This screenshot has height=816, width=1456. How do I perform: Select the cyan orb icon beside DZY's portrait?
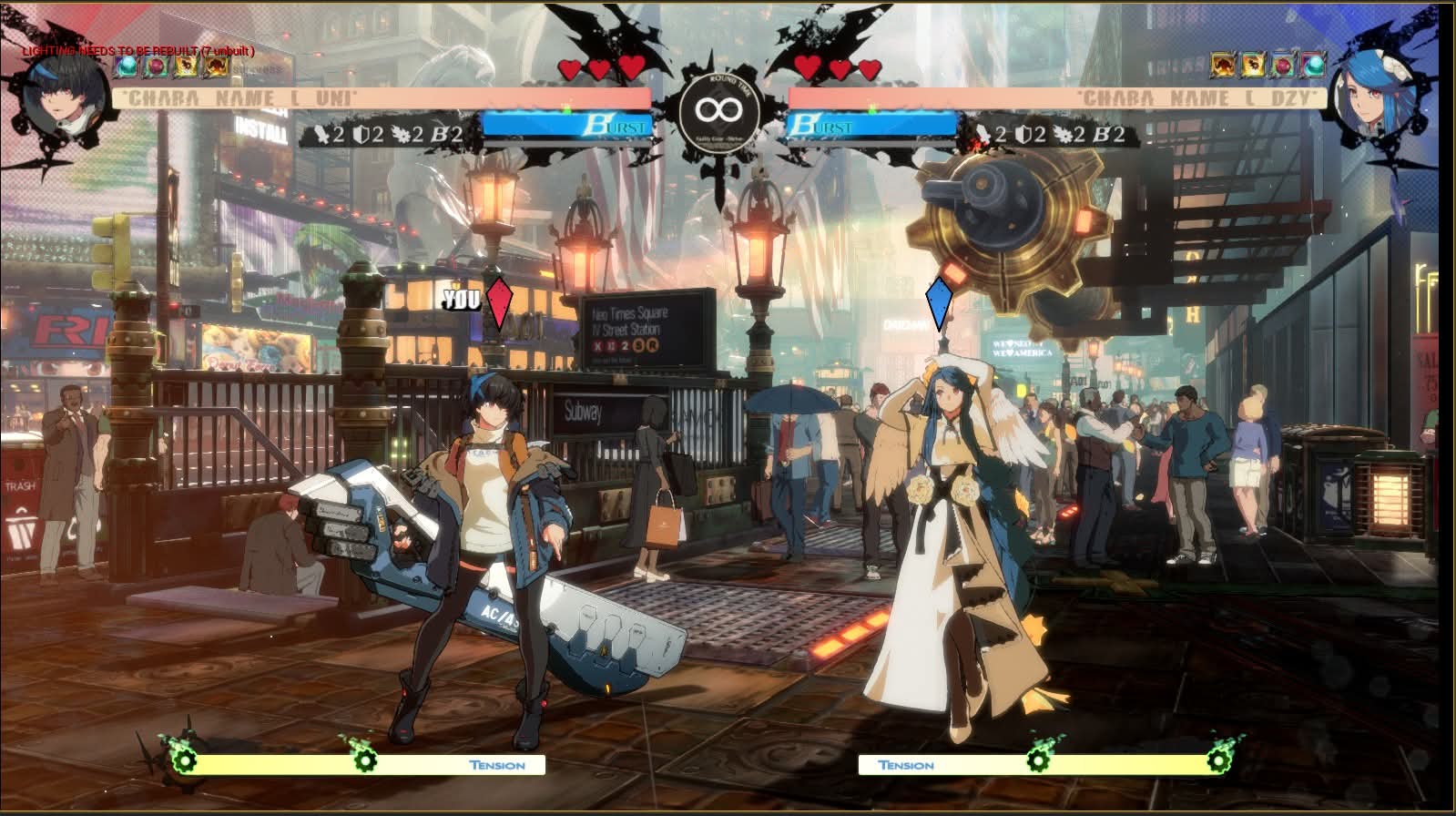tap(1312, 65)
